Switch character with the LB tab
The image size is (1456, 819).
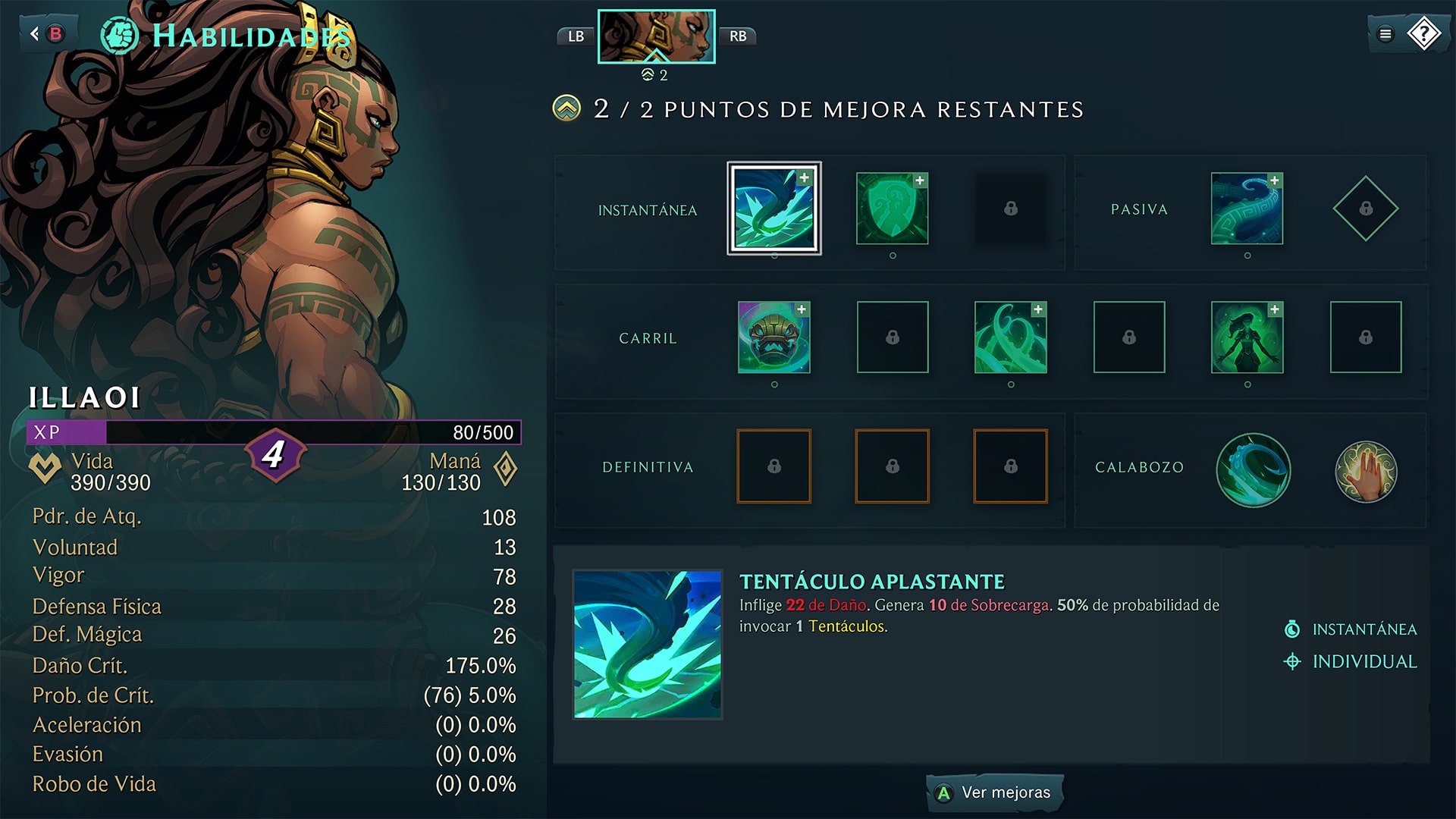(576, 36)
